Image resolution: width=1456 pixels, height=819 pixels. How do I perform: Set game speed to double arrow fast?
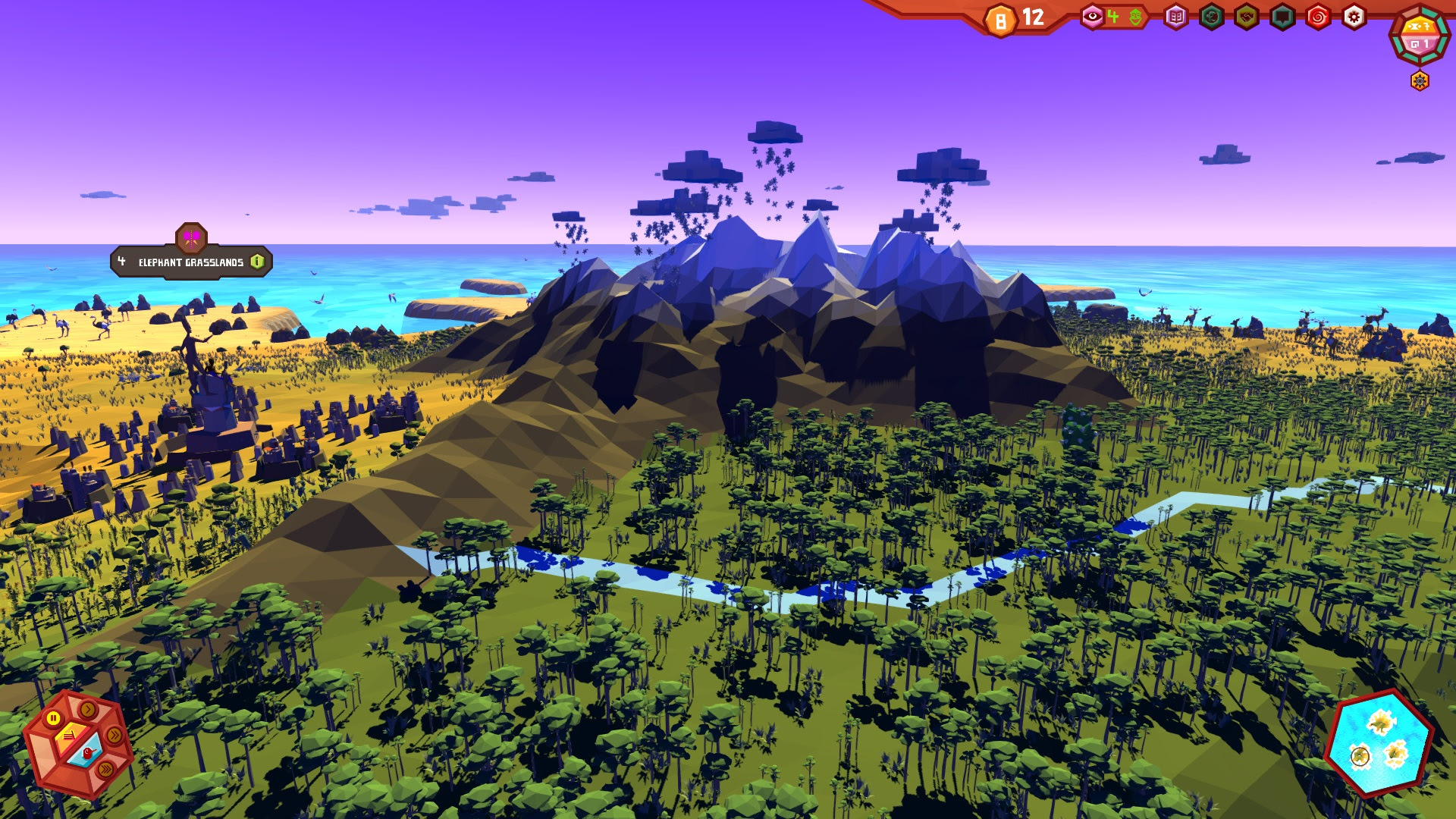tap(115, 735)
